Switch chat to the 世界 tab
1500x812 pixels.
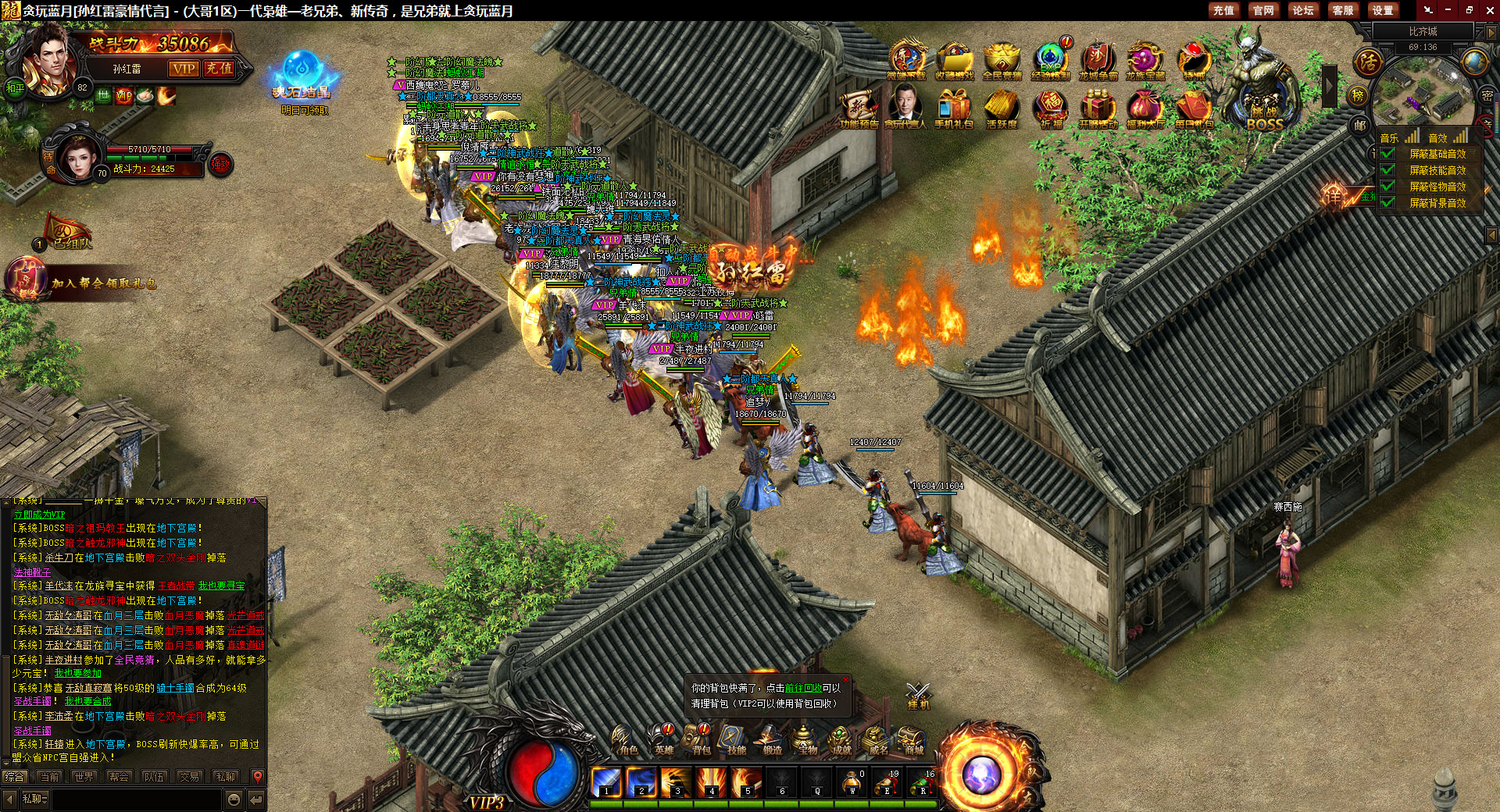[x=84, y=777]
